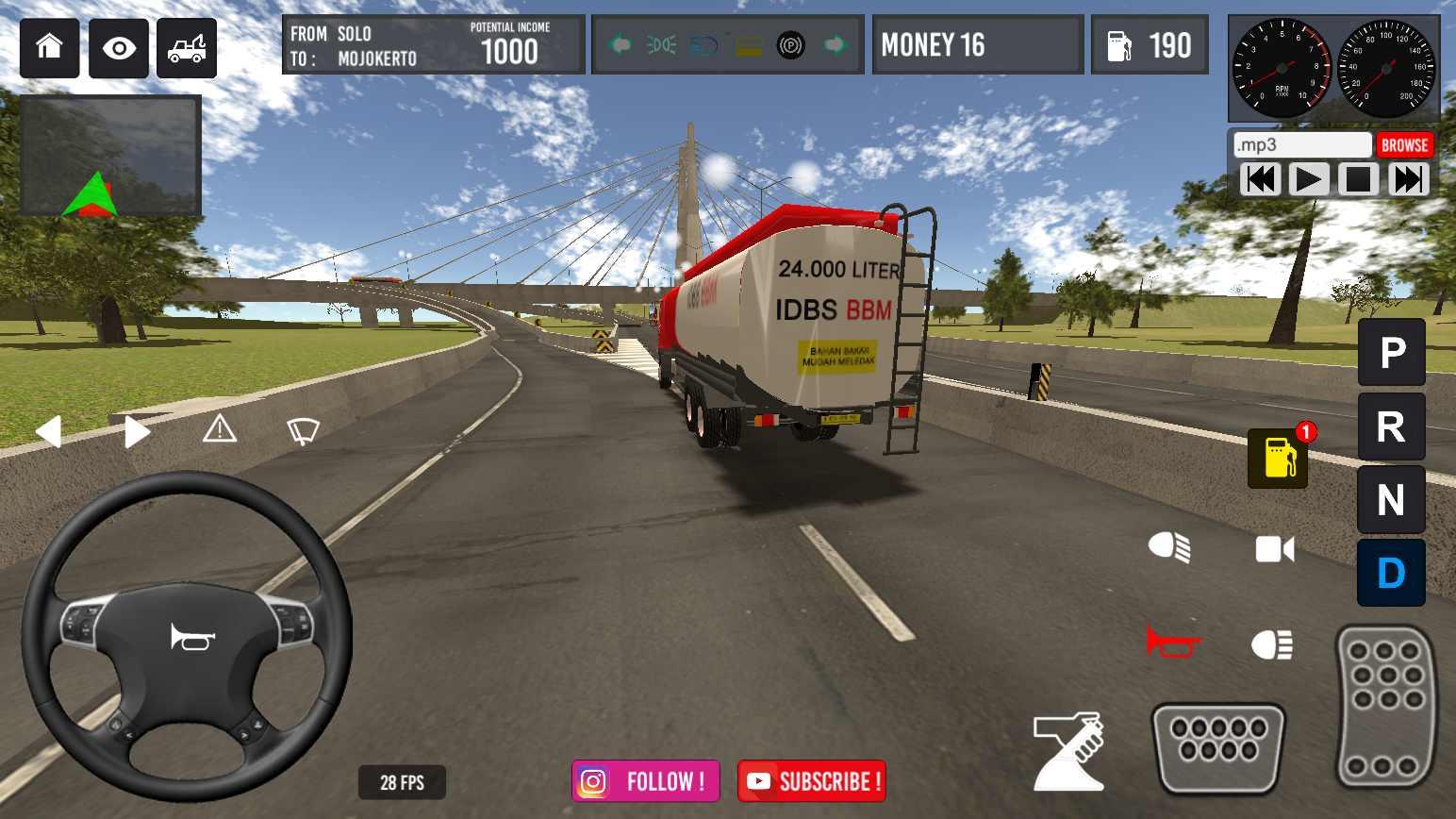The image size is (1456, 819).
Task: Activate the wiper icon
Action: point(302,429)
